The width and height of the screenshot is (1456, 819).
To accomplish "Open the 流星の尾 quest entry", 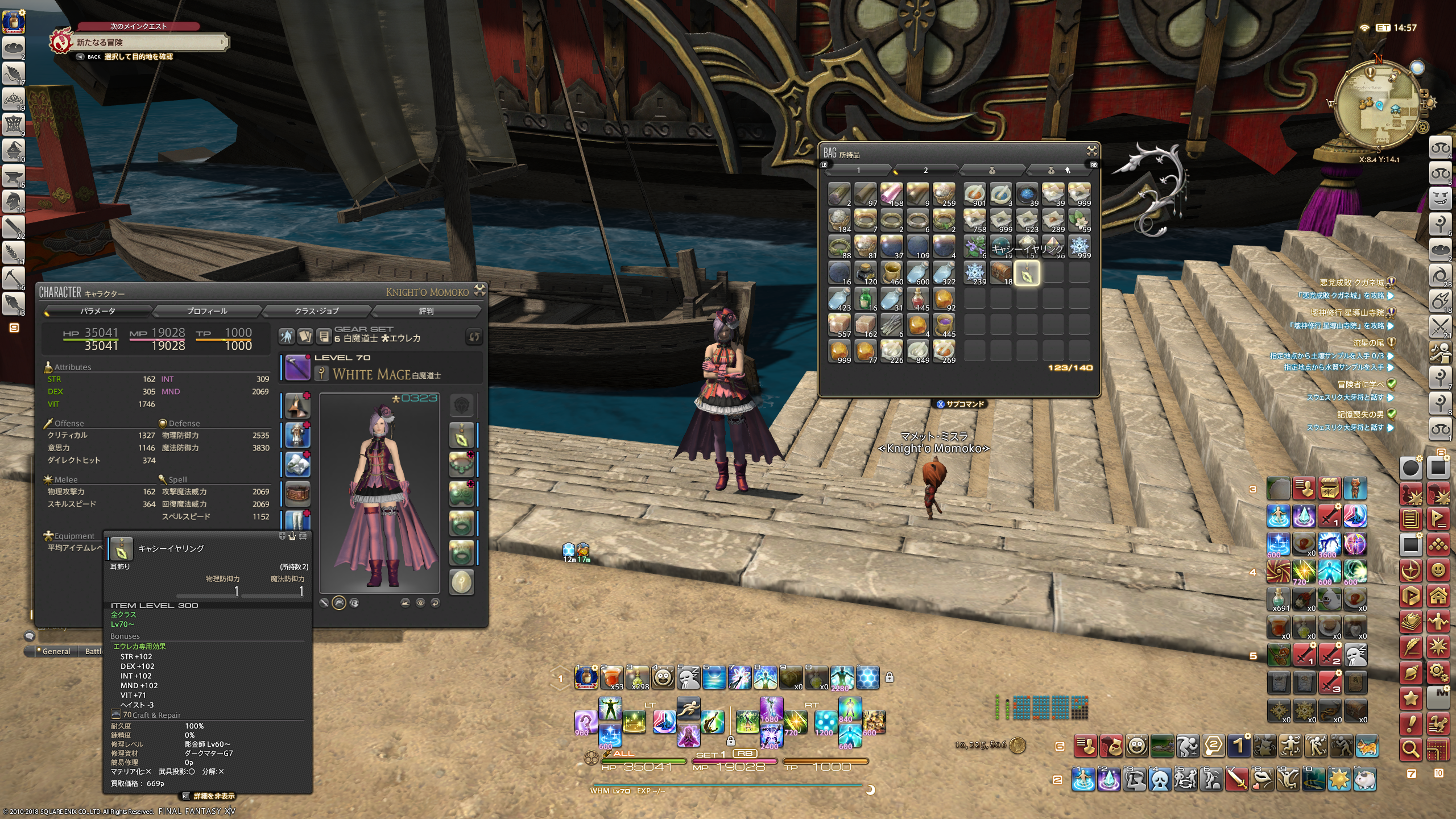I will (1368, 342).
